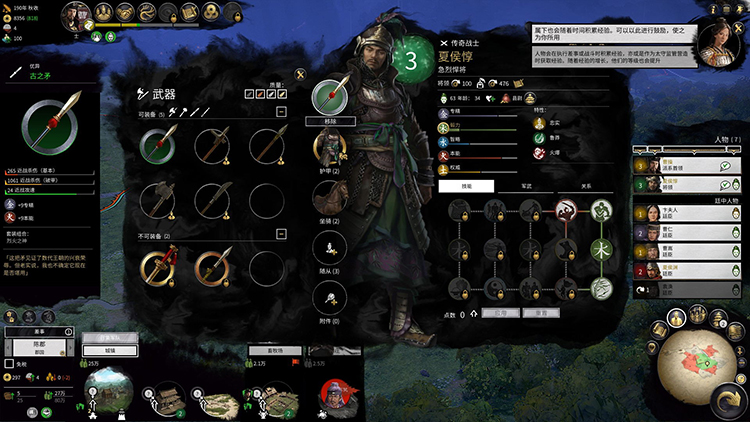Select the equipped green-ringed spear weapon
Screen dimensions: 750x422
(x=158, y=148)
